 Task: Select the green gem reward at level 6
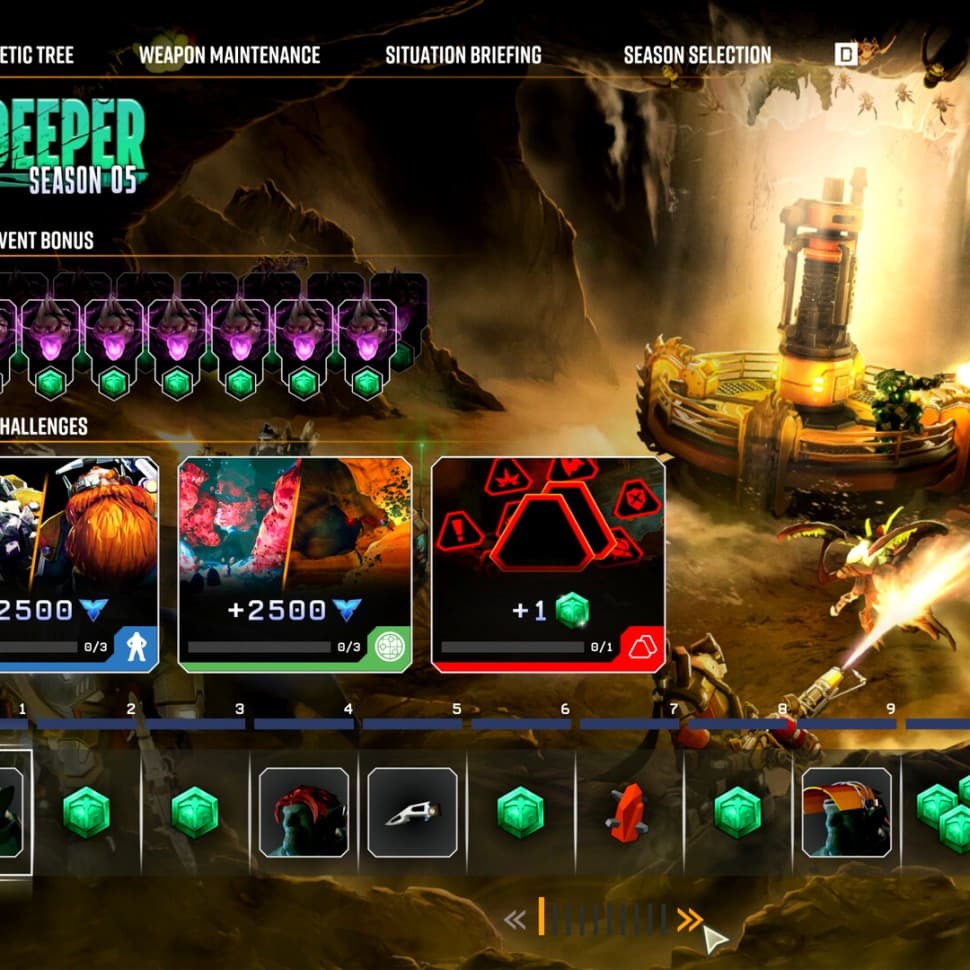[521, 813]
